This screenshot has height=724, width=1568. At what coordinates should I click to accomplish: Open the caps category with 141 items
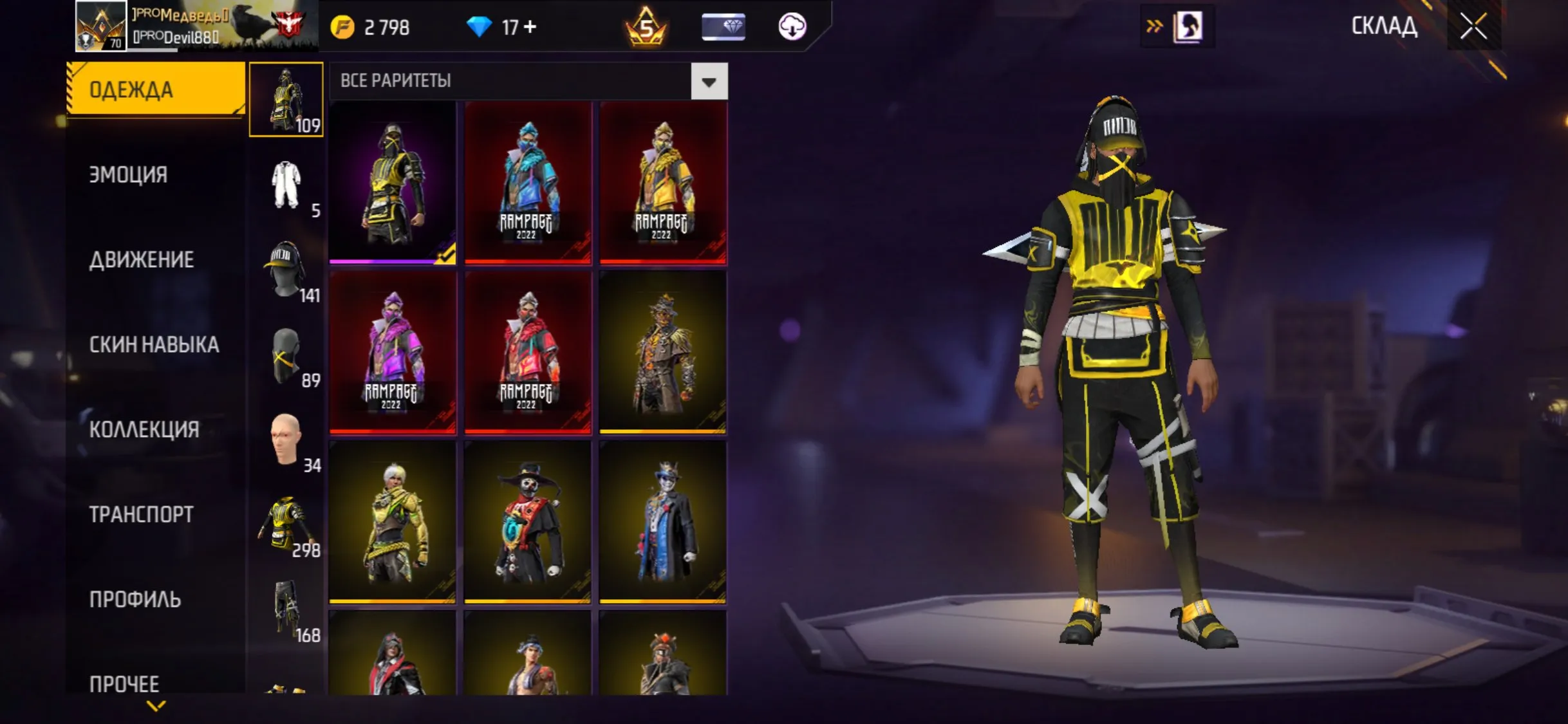(286, 270)
